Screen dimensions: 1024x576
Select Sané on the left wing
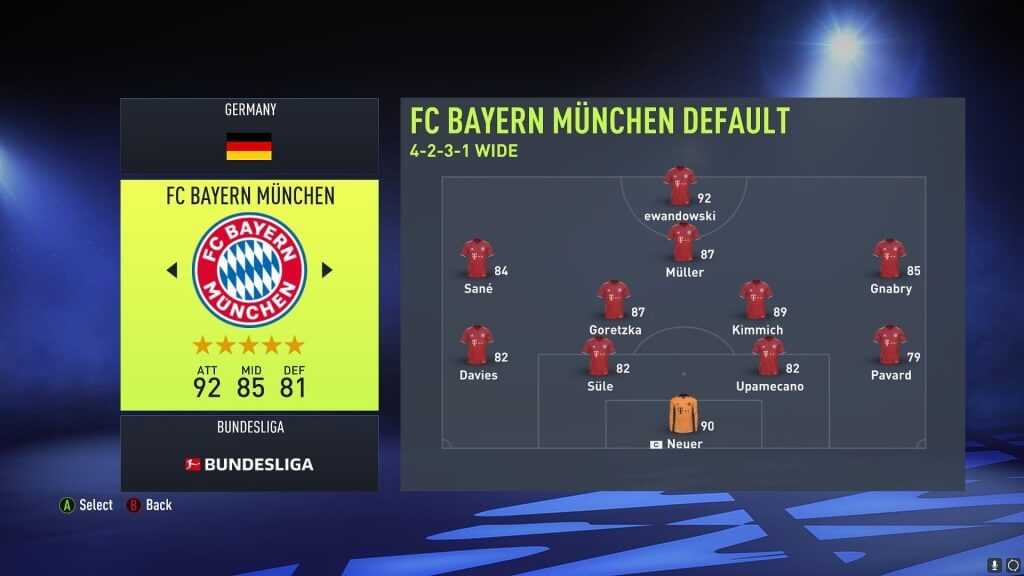(x=477, y=258)
